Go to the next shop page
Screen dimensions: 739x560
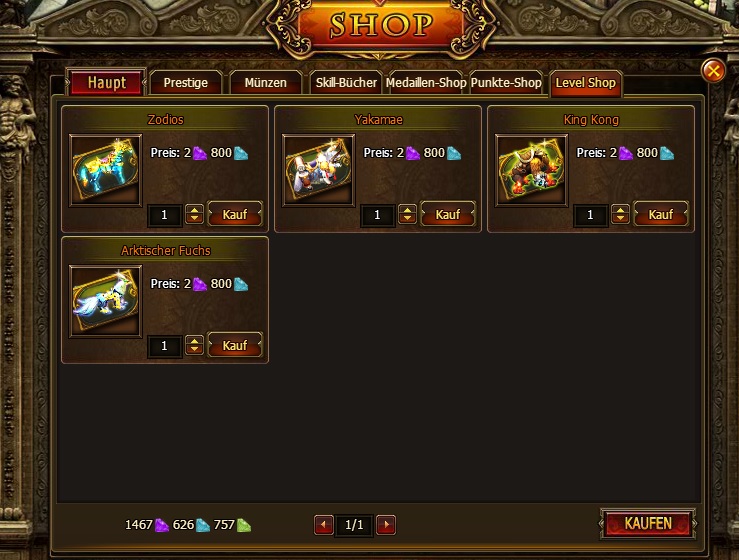coord(386,525)
